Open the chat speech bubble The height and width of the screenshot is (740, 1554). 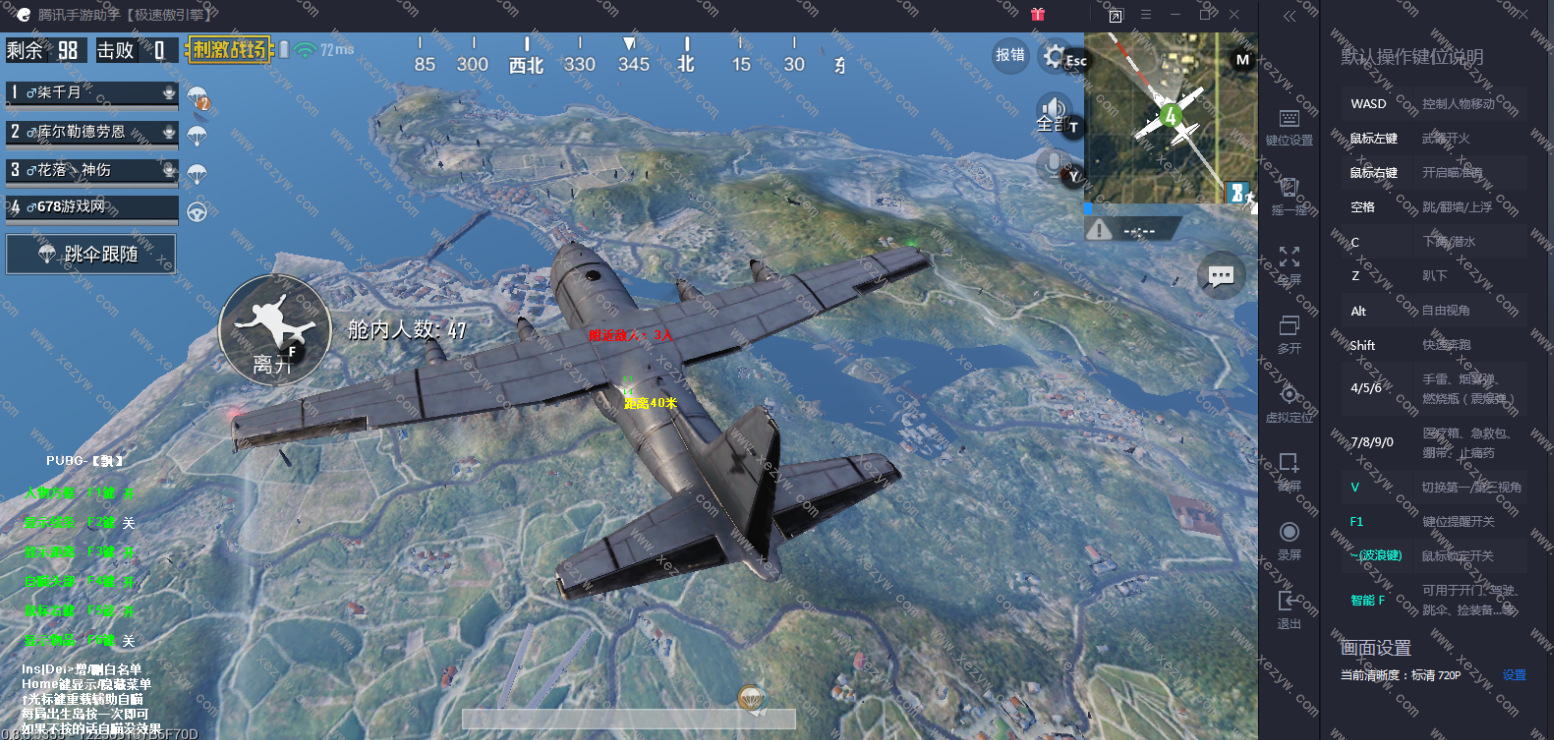[x=1221, y=276]
